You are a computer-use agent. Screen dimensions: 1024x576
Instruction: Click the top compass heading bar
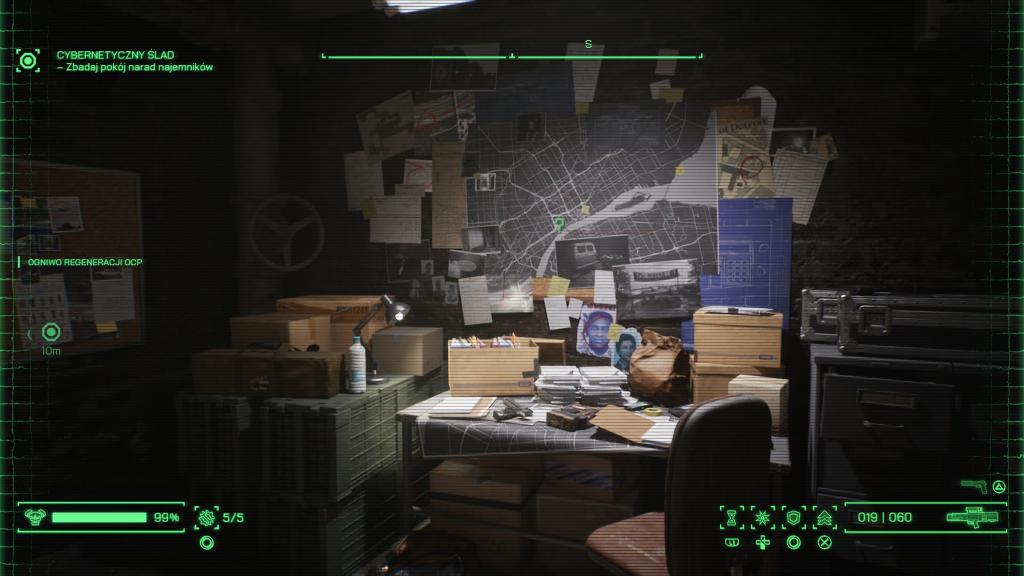click(512, 55)
